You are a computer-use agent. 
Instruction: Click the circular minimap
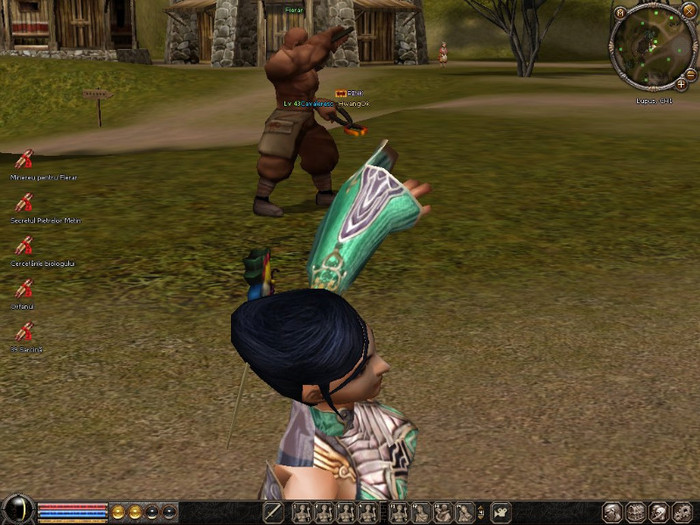click(653, 46)
